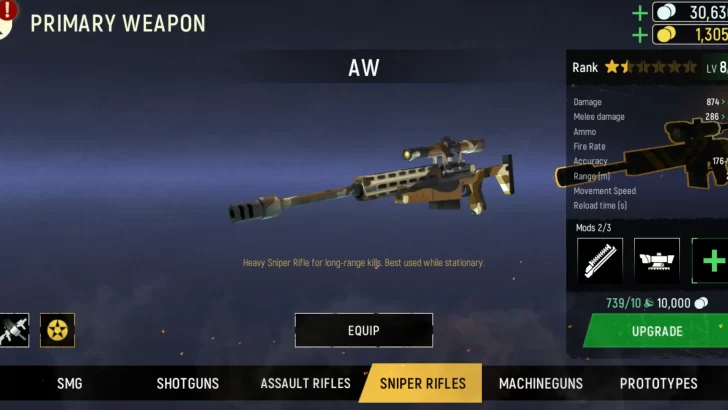Click the red alert notification icon
Screen dimensions: 728x410
pos(9,10)
